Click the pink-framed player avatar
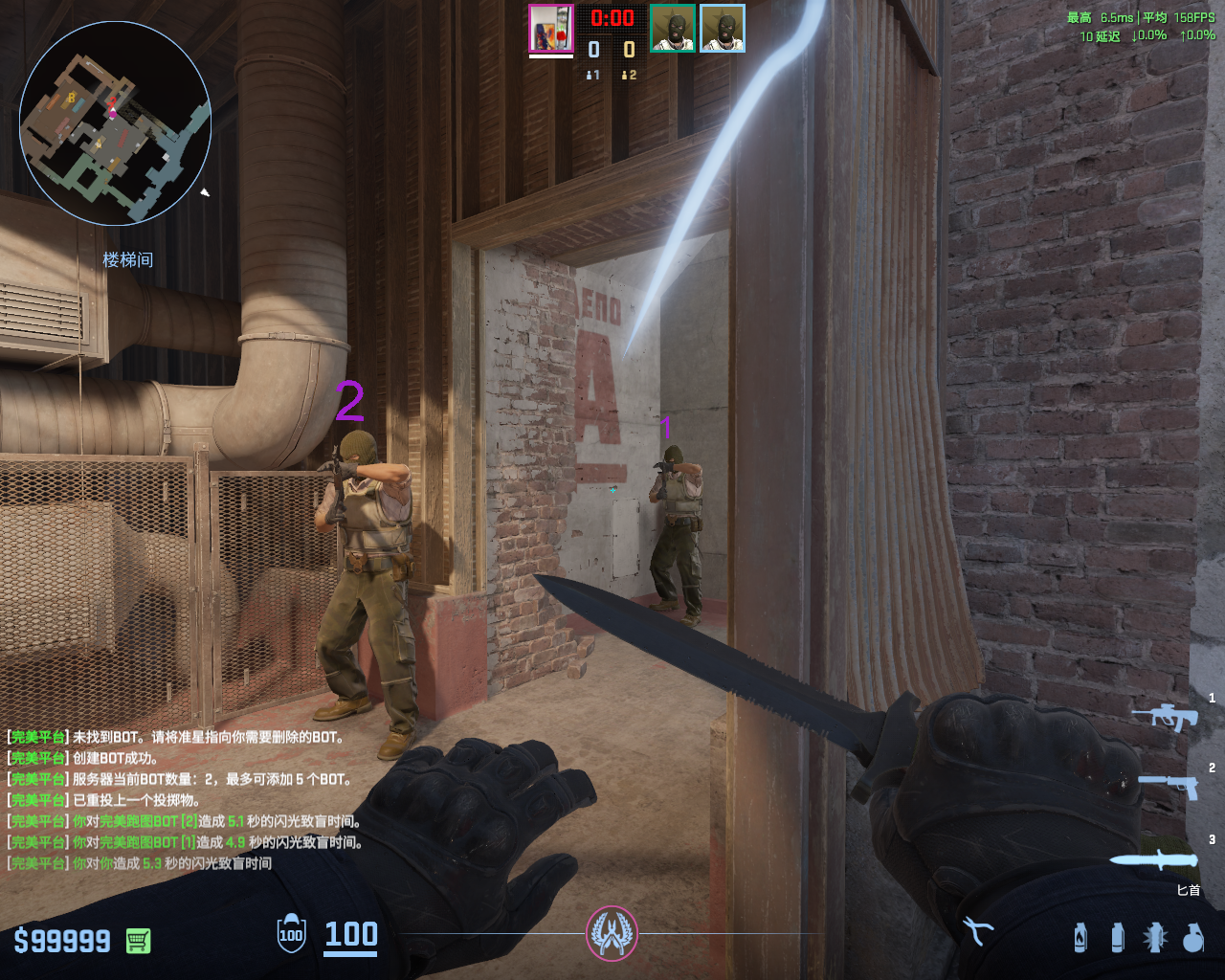Image resolution: width=1225 pixels, height=980 pixels. [550, 29]
